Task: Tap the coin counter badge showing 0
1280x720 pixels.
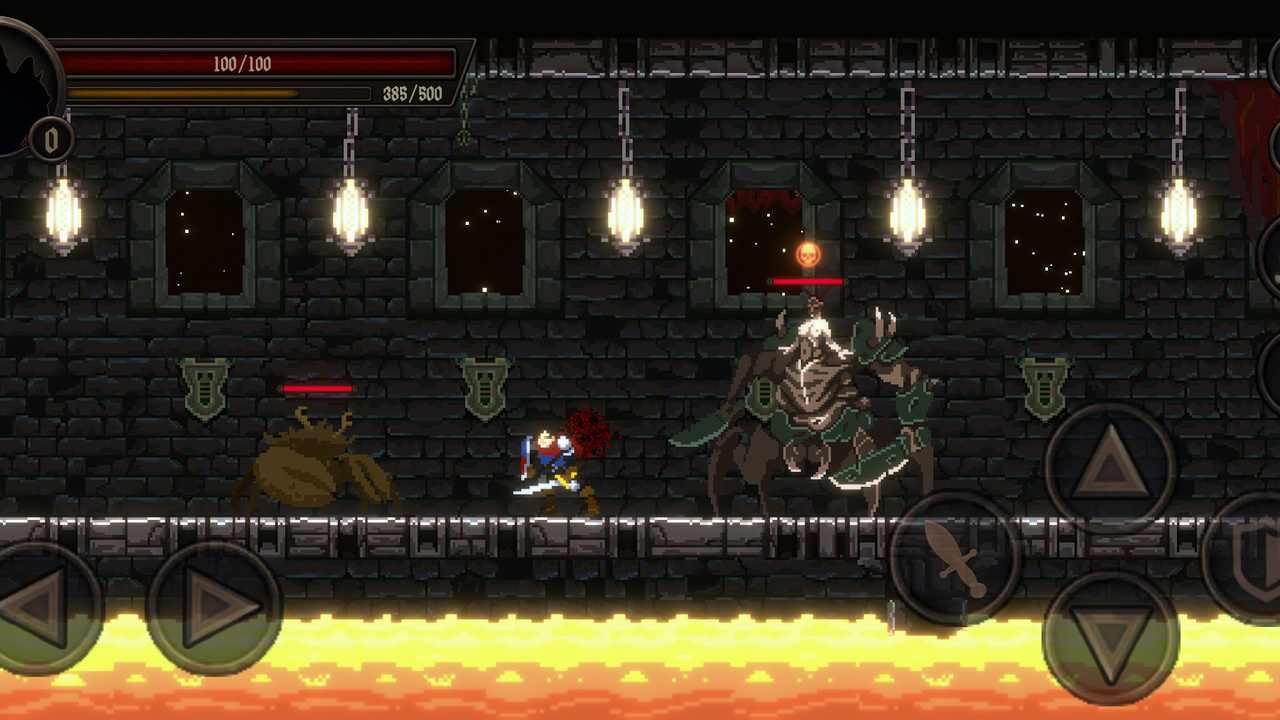Action: click(x=52, y=140)
